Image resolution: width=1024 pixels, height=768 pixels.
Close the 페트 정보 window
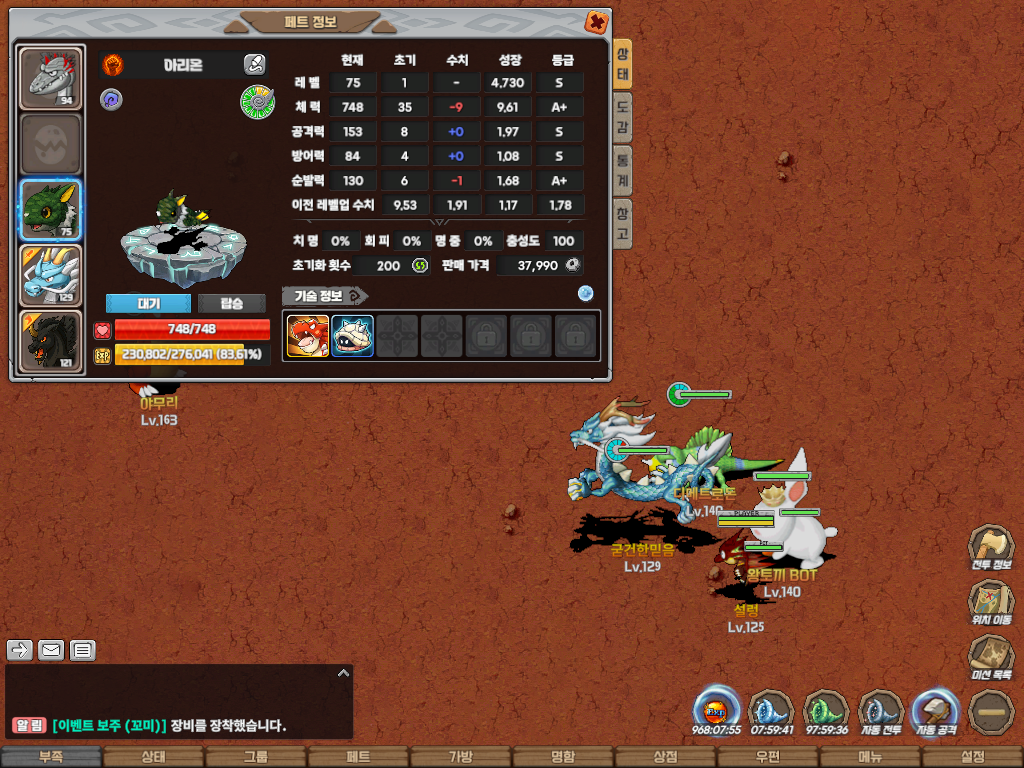point(595,22)
